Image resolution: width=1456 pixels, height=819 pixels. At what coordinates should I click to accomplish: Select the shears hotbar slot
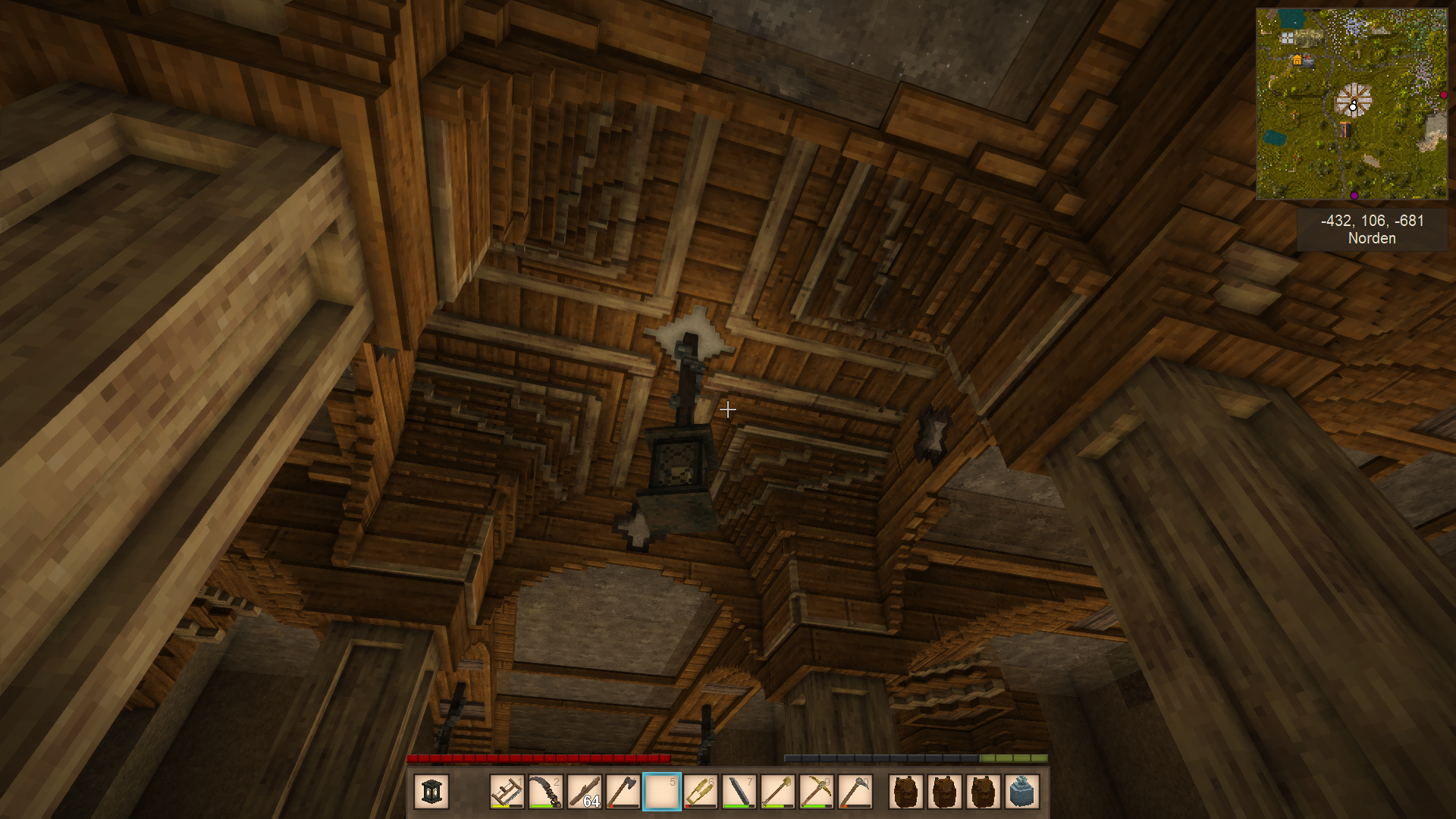[x=701, y=792]
